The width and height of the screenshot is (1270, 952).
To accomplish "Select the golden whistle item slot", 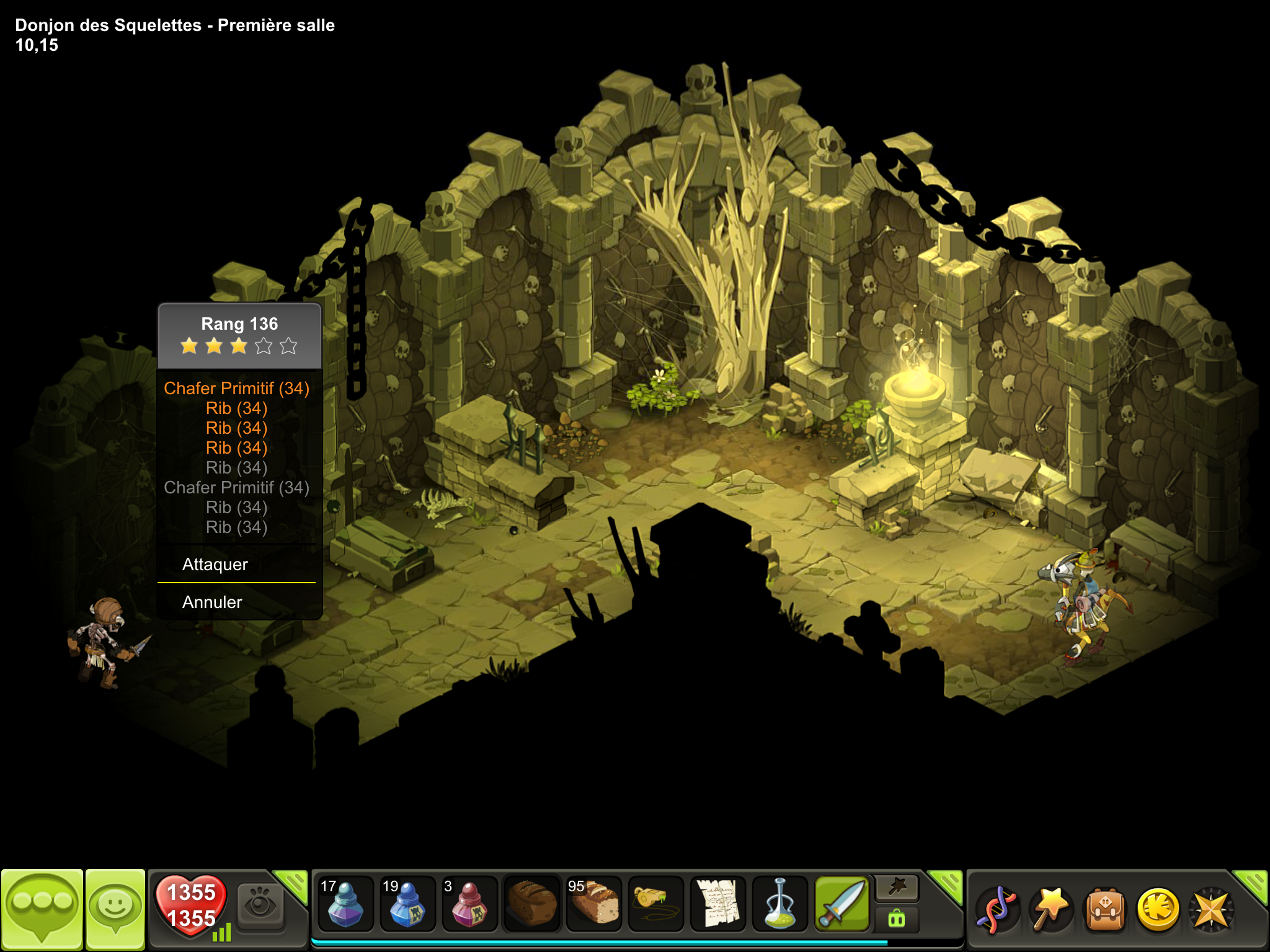I will click(x=655, y=904).
